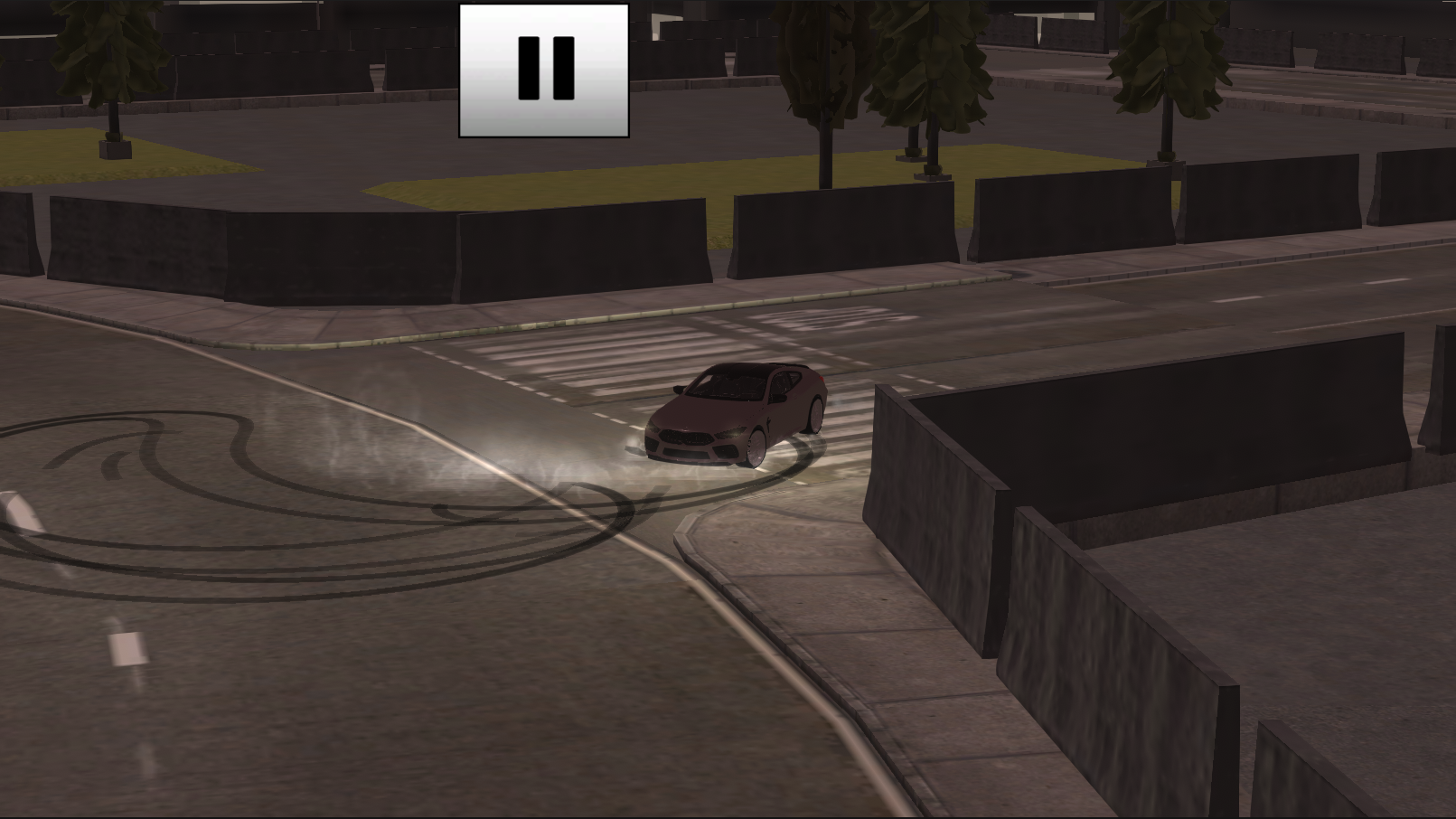Pause the game
This screenshot has width=1456, height=819.
[541, 71]
